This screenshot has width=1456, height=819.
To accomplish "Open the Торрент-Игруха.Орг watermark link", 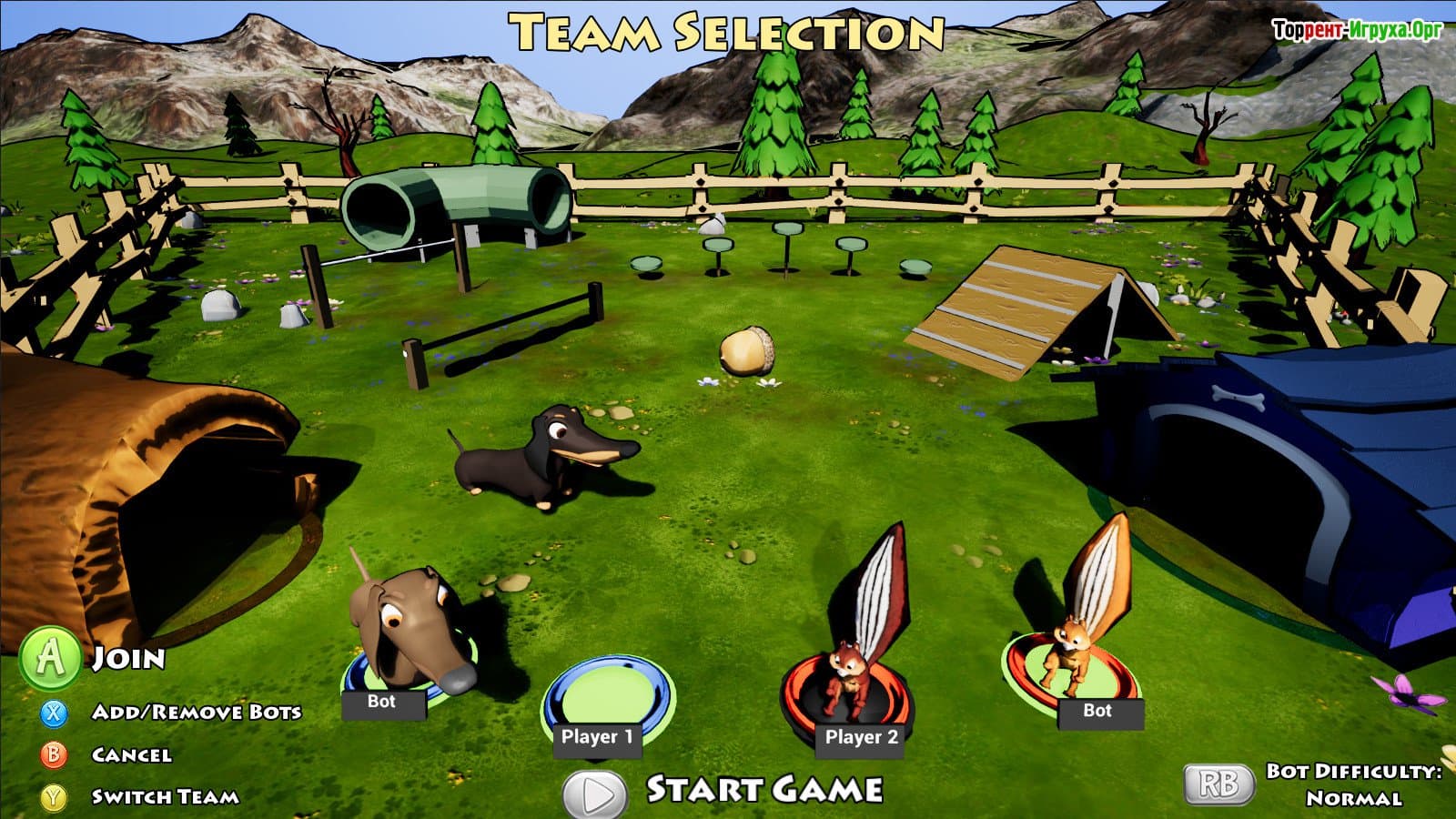I will pyautogui.click(x=1357, y=31).
